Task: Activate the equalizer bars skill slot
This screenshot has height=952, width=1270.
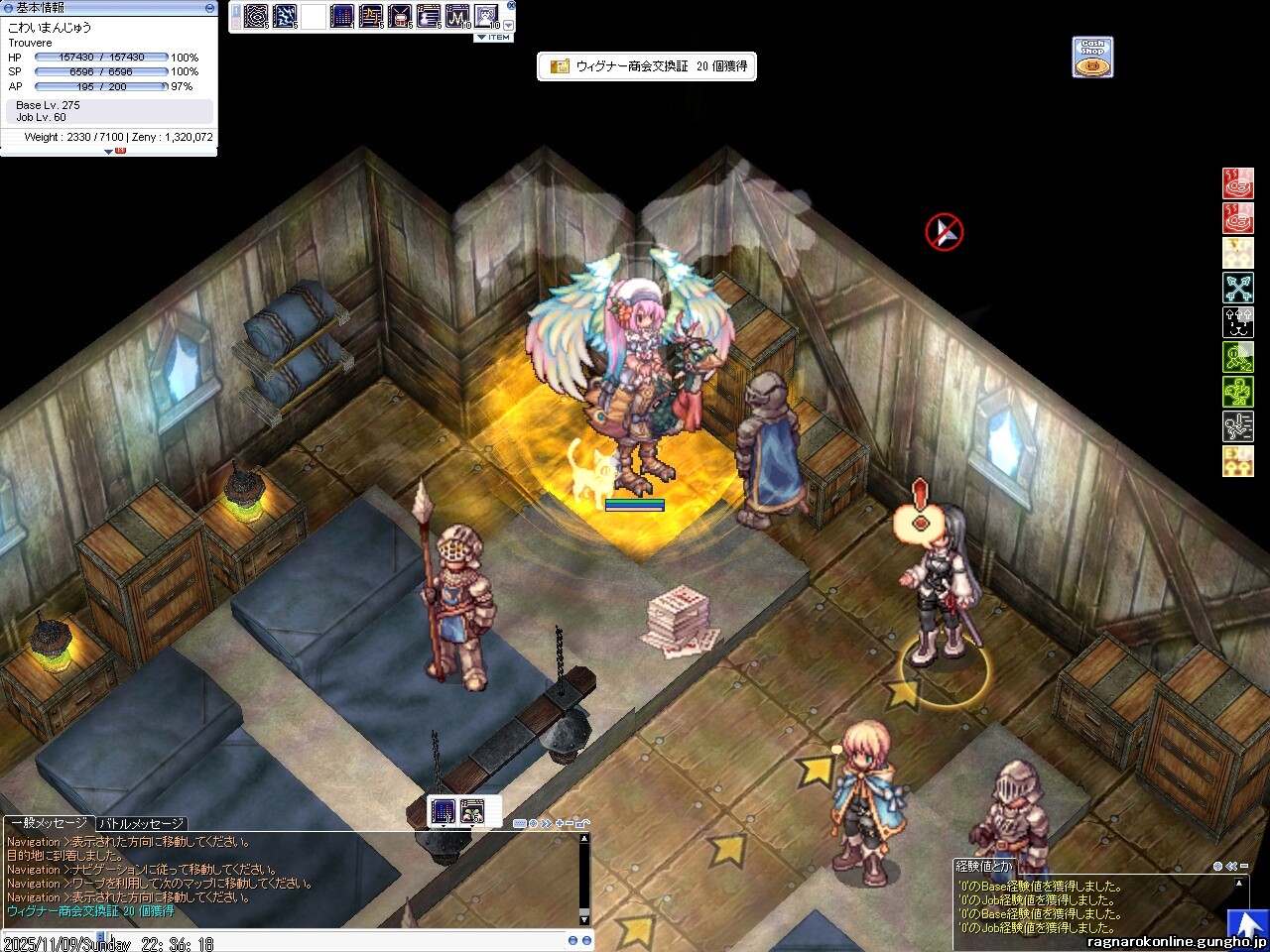Action: coord(342,17)
